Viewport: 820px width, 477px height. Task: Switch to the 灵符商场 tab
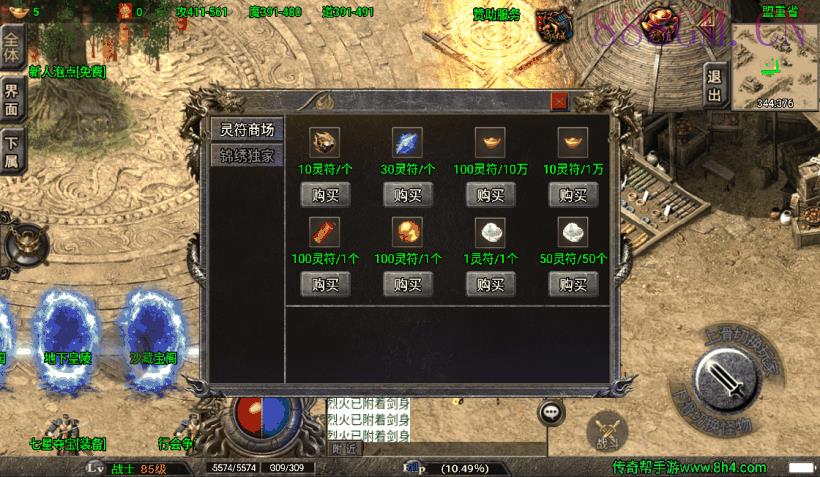[246, 130]
